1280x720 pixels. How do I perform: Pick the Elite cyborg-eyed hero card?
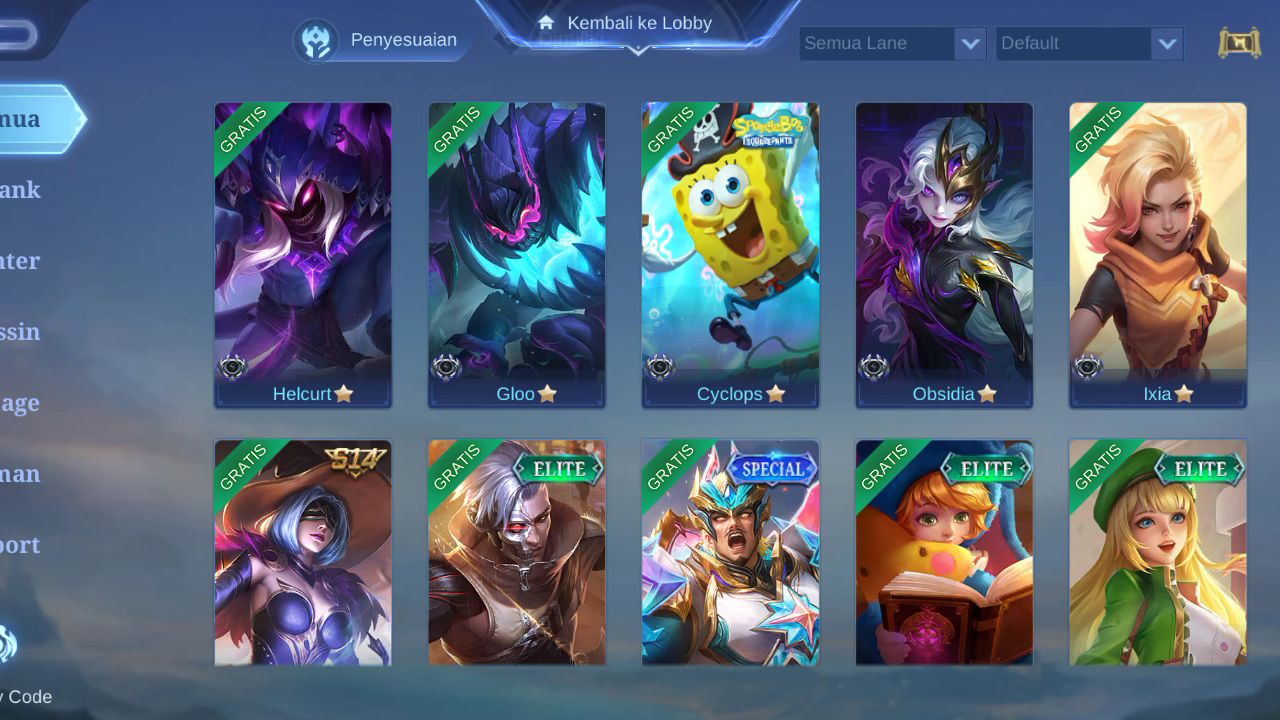517,552
